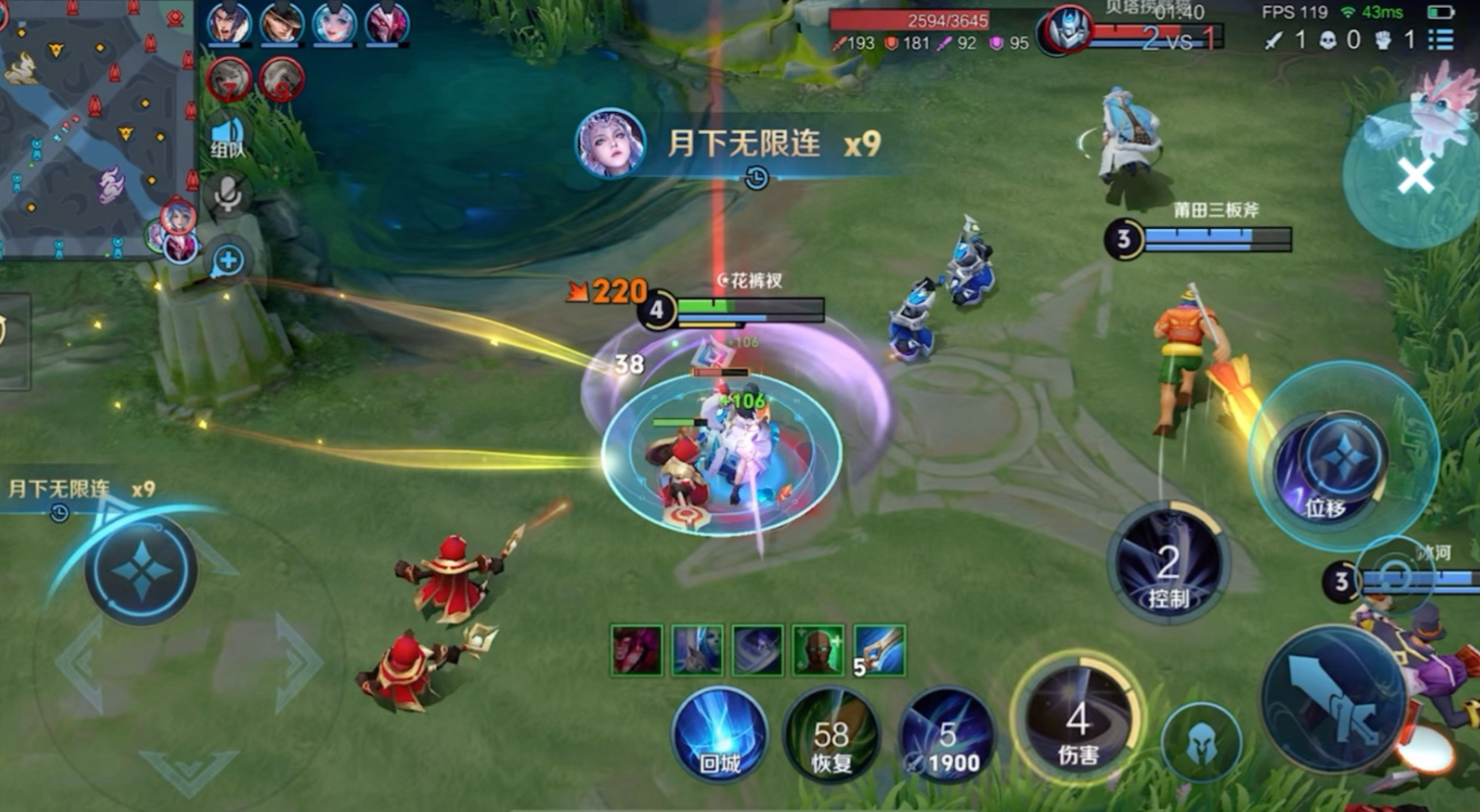This screenshot has width=1480, height=812.
Task: Tap the movement joystick center
Action: (142, 570)
